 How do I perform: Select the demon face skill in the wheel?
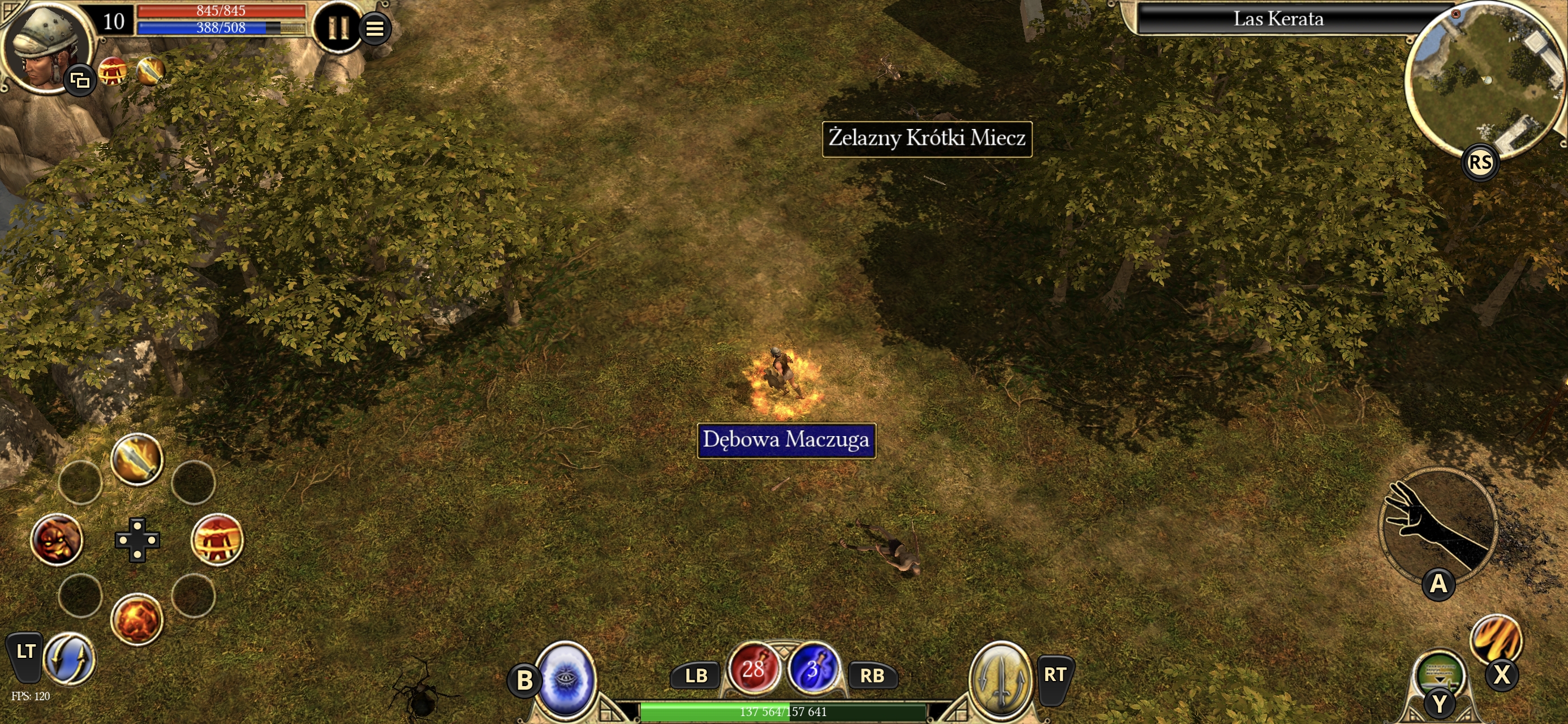click(57, 540)
